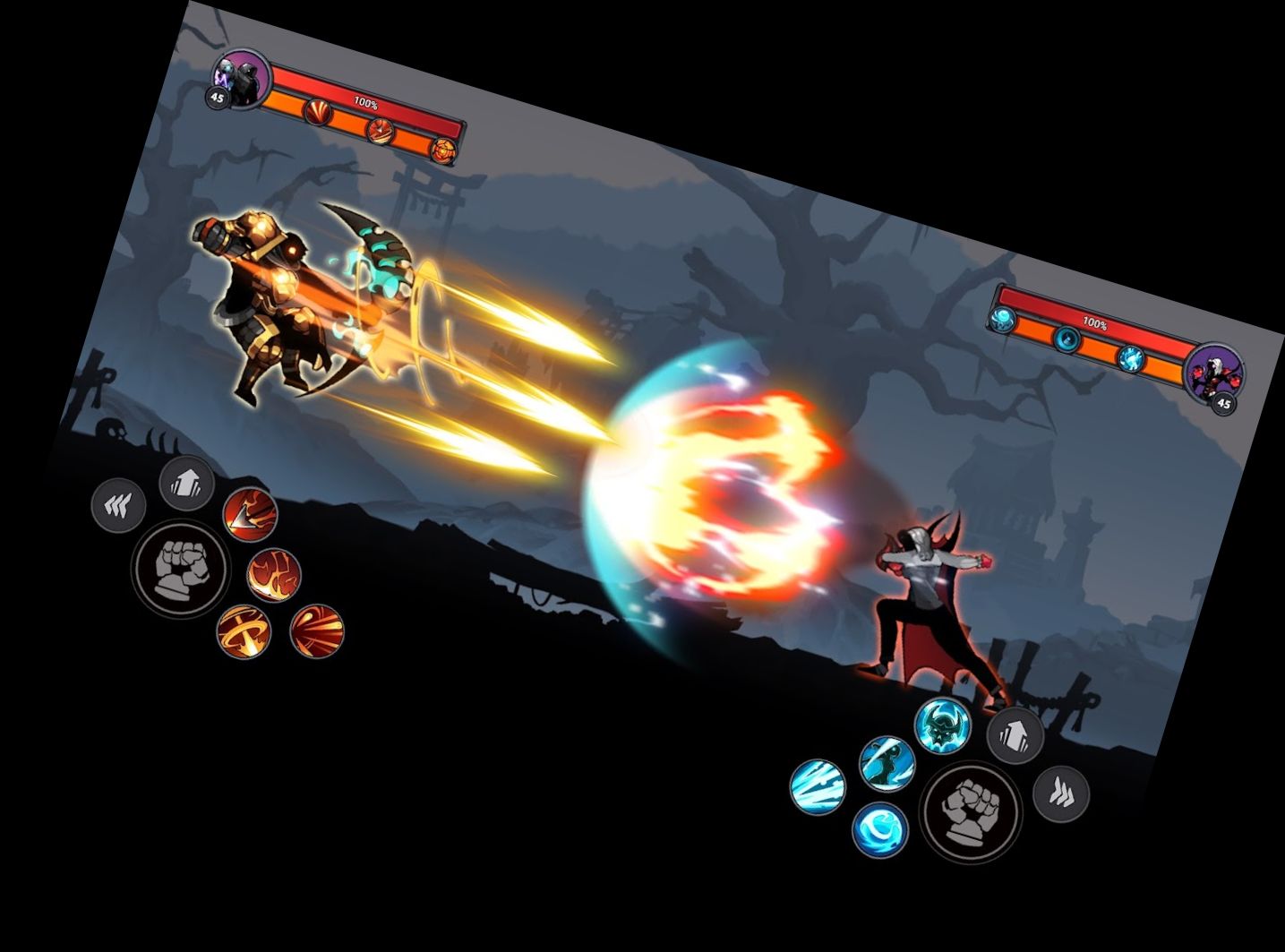Use the jump arrow button near the blue skills
The image size is (1285, 952).
pyautogui.click(x=1015, y=734)
